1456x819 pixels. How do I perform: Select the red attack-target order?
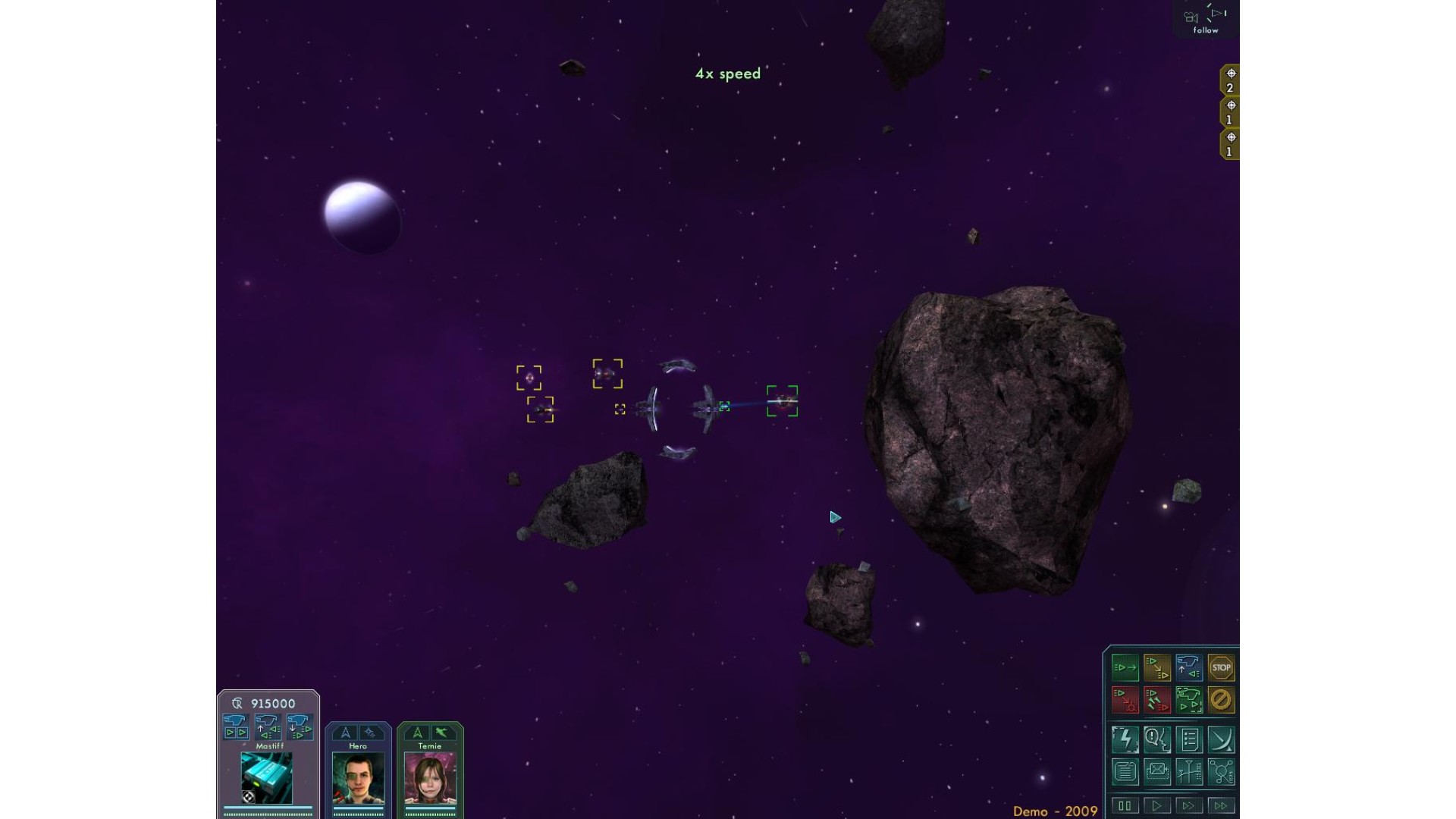coord(1125,700)
